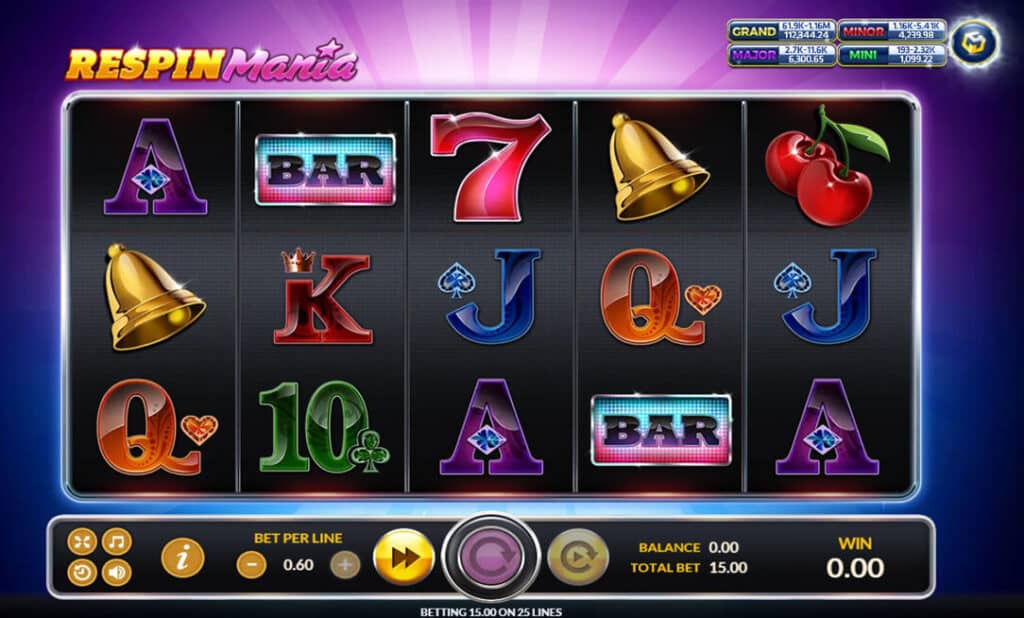1024x618 pixels.
Task: Toggle the background music note icon
Action: click(x=116, y=542)
